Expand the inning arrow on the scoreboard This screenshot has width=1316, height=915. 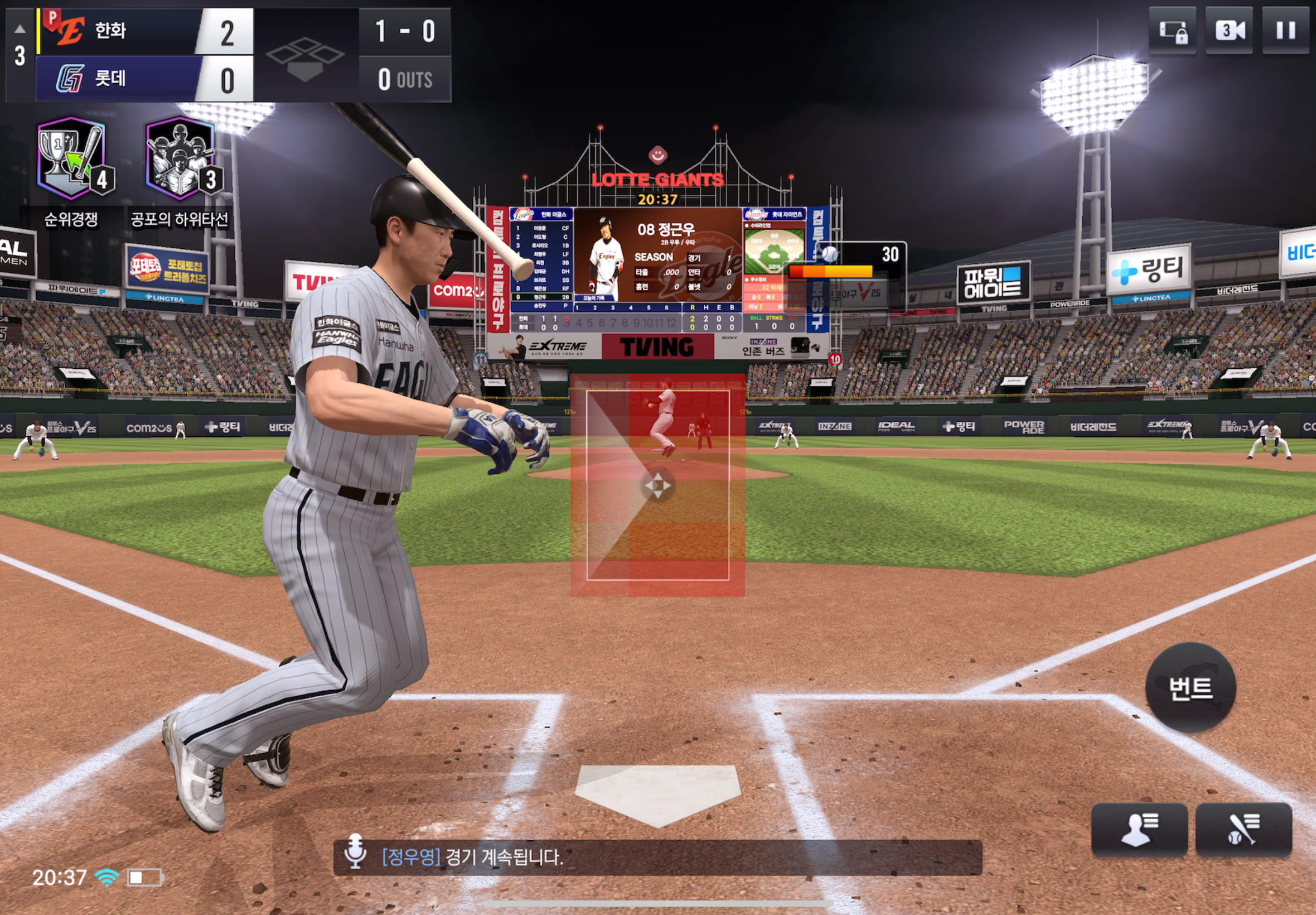coord(20,28)
